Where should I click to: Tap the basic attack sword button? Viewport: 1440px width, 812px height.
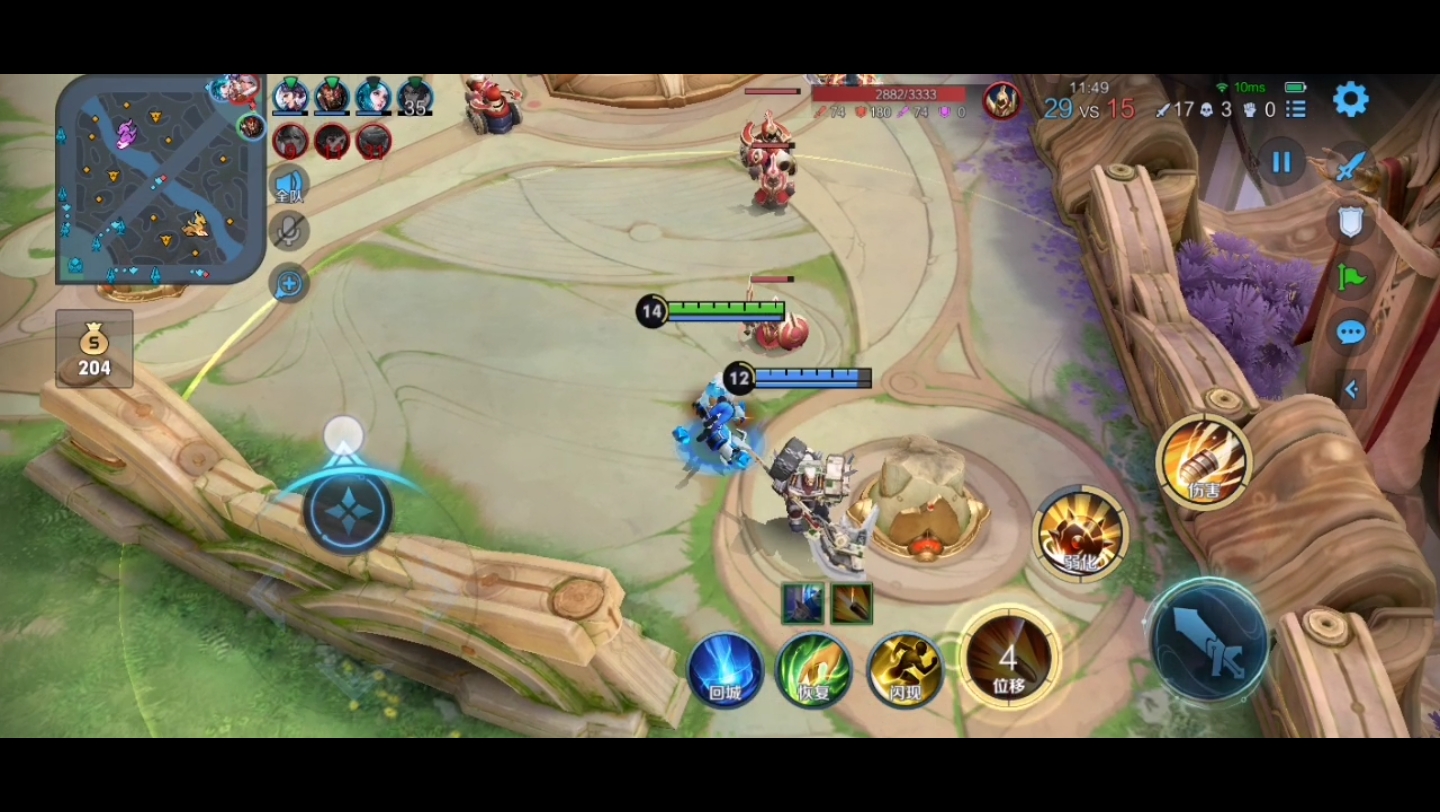(x=1209, y=641)
